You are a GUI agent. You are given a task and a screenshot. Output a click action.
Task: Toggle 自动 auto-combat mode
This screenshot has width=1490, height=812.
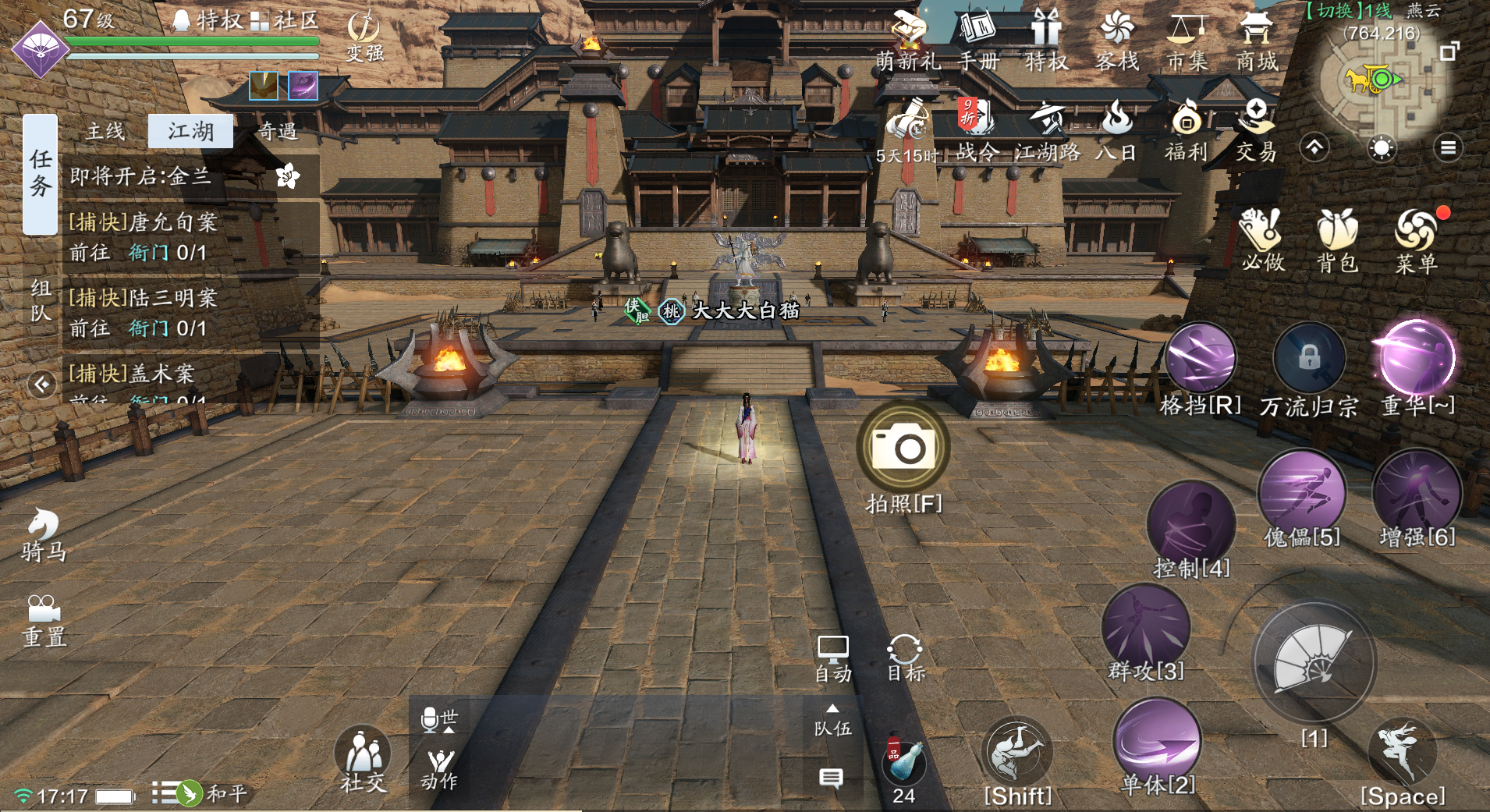(832, 658)
